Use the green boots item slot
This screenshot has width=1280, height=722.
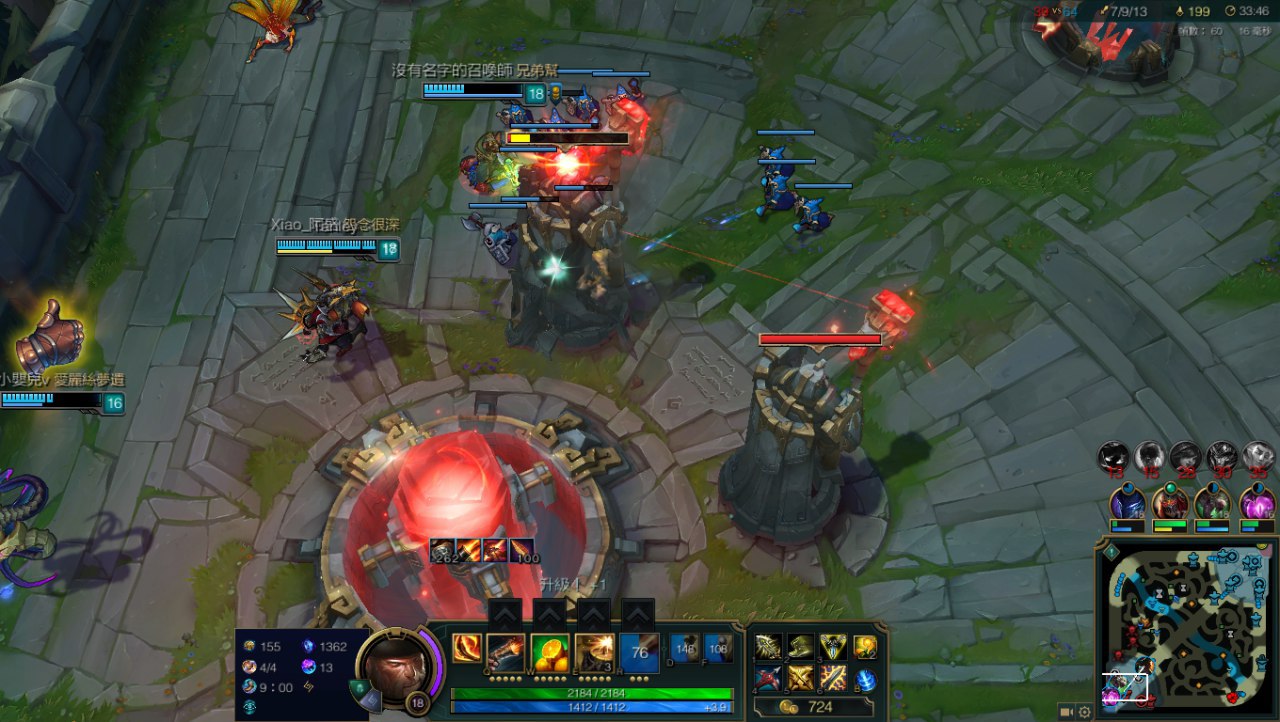pos(801,647)
